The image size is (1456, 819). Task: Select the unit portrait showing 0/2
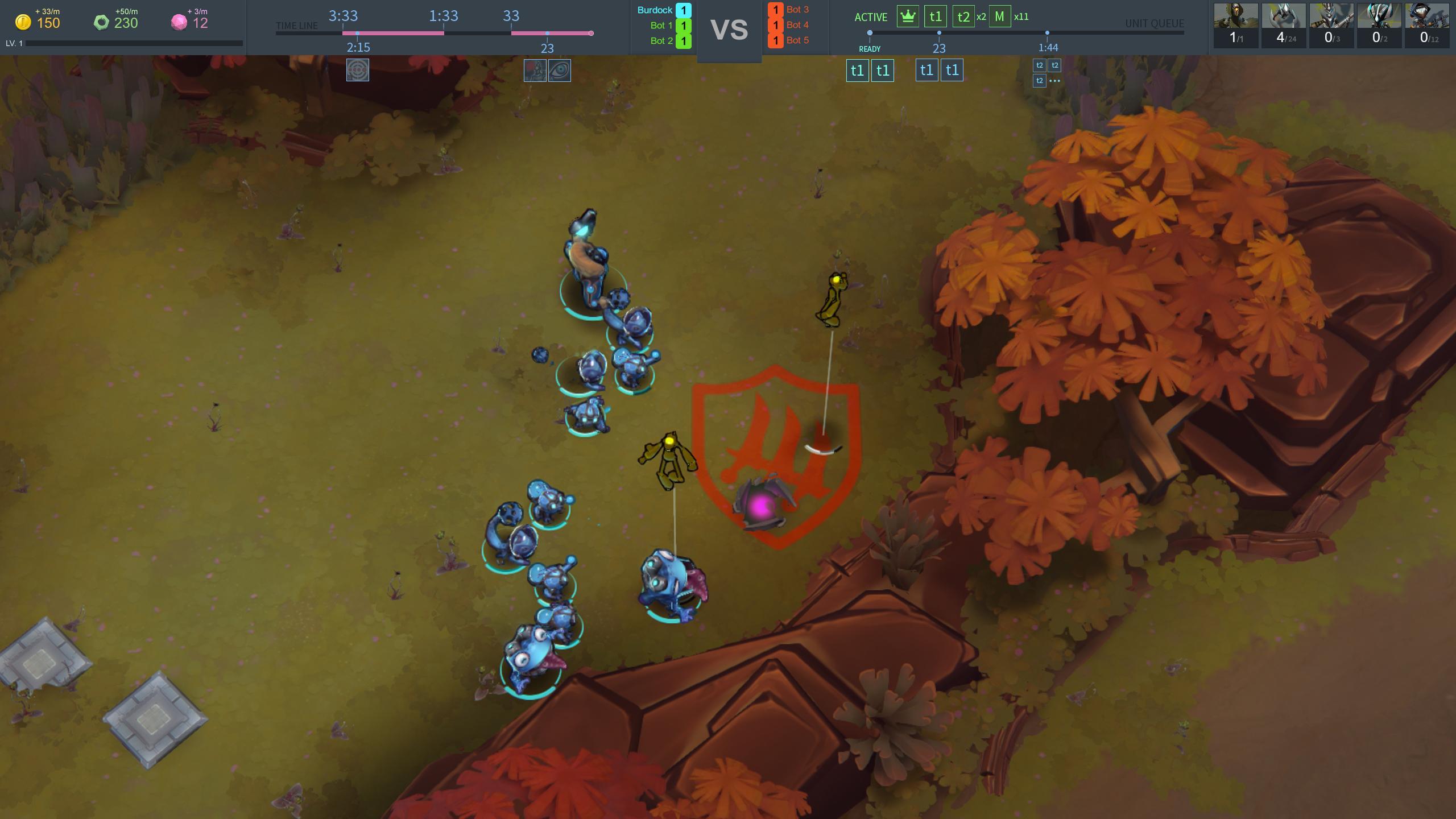pyautogui.click(x=1379, y=25)
